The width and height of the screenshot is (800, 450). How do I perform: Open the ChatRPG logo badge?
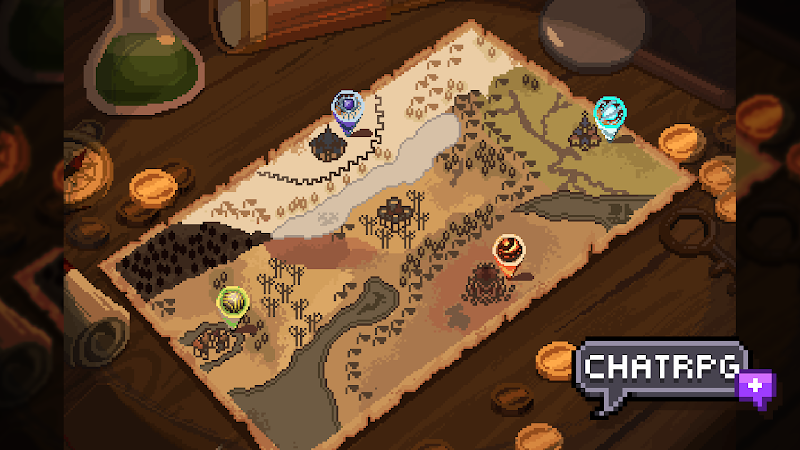[x=663, y=372]
